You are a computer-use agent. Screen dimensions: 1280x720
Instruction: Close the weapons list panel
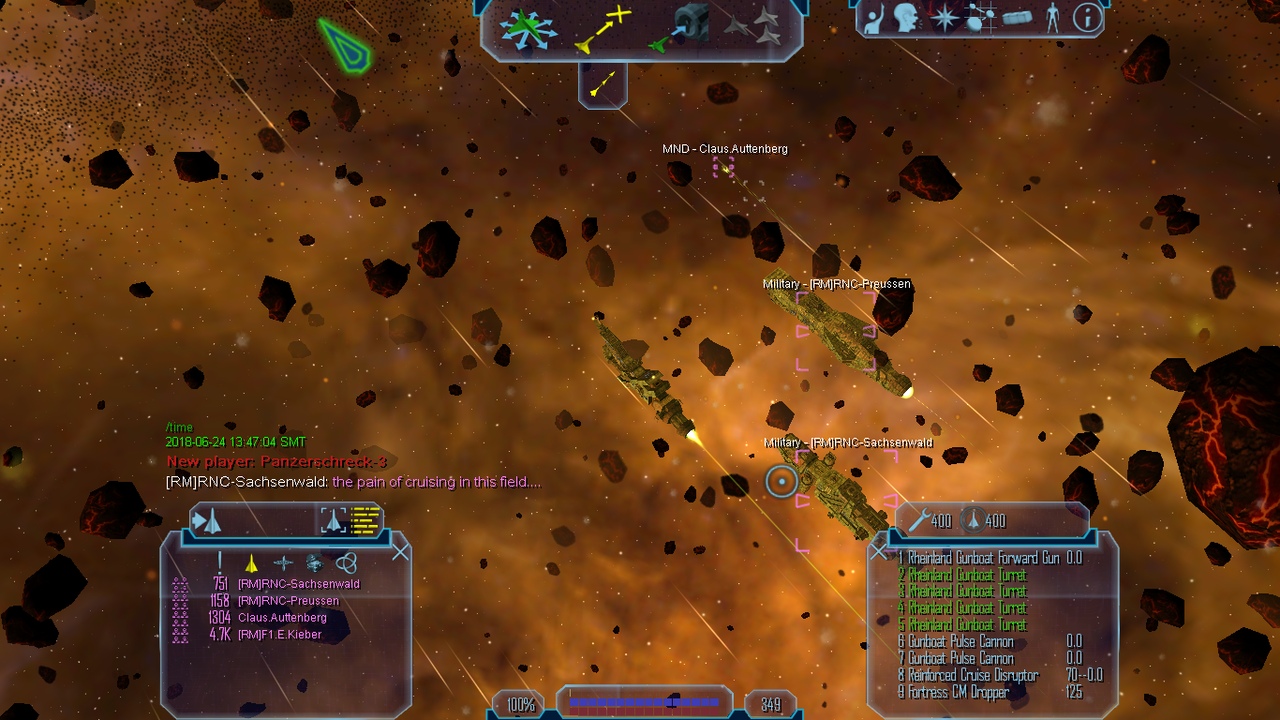[x=879, y=551]
